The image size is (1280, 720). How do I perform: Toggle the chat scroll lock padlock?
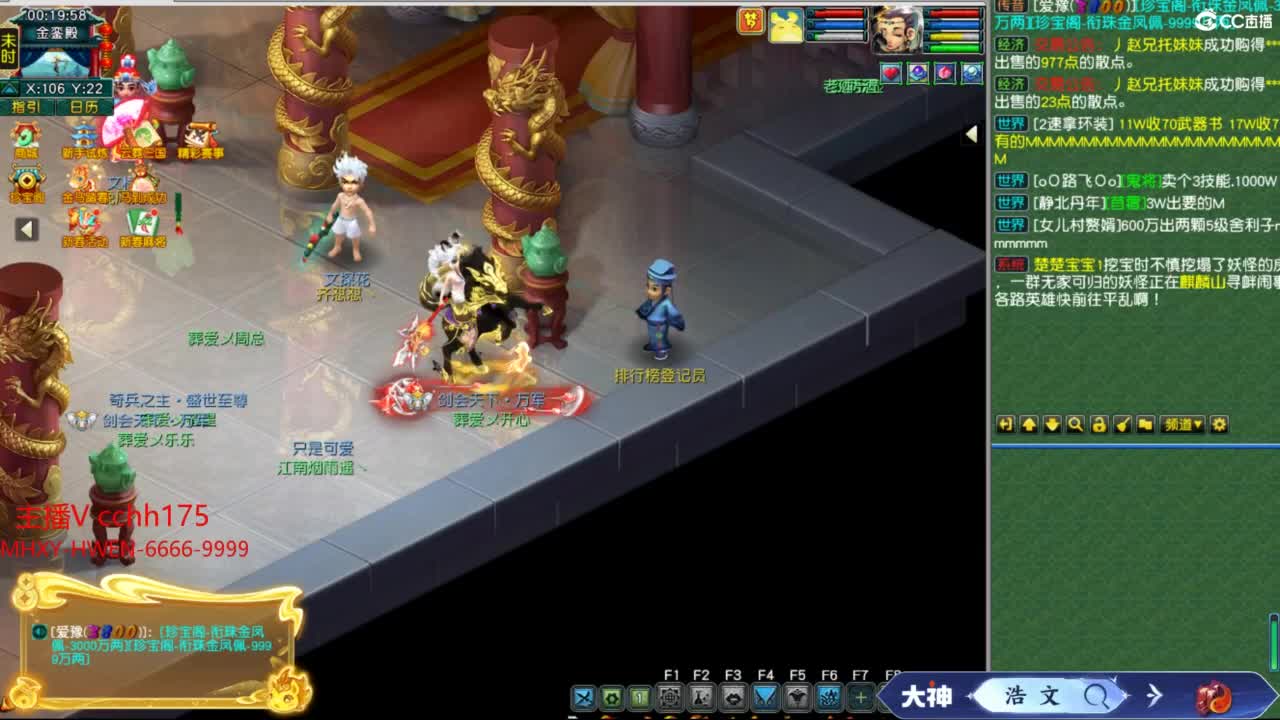click(x=1099, y=424)
